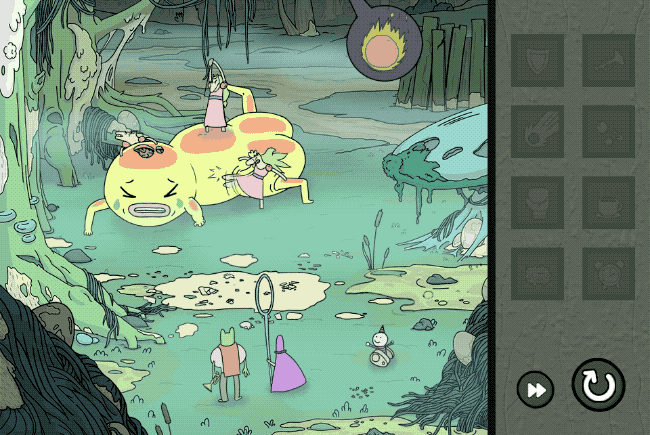650x435 pixels.
Task: Choose the teacup ability slot
Action: pos(608,202)
